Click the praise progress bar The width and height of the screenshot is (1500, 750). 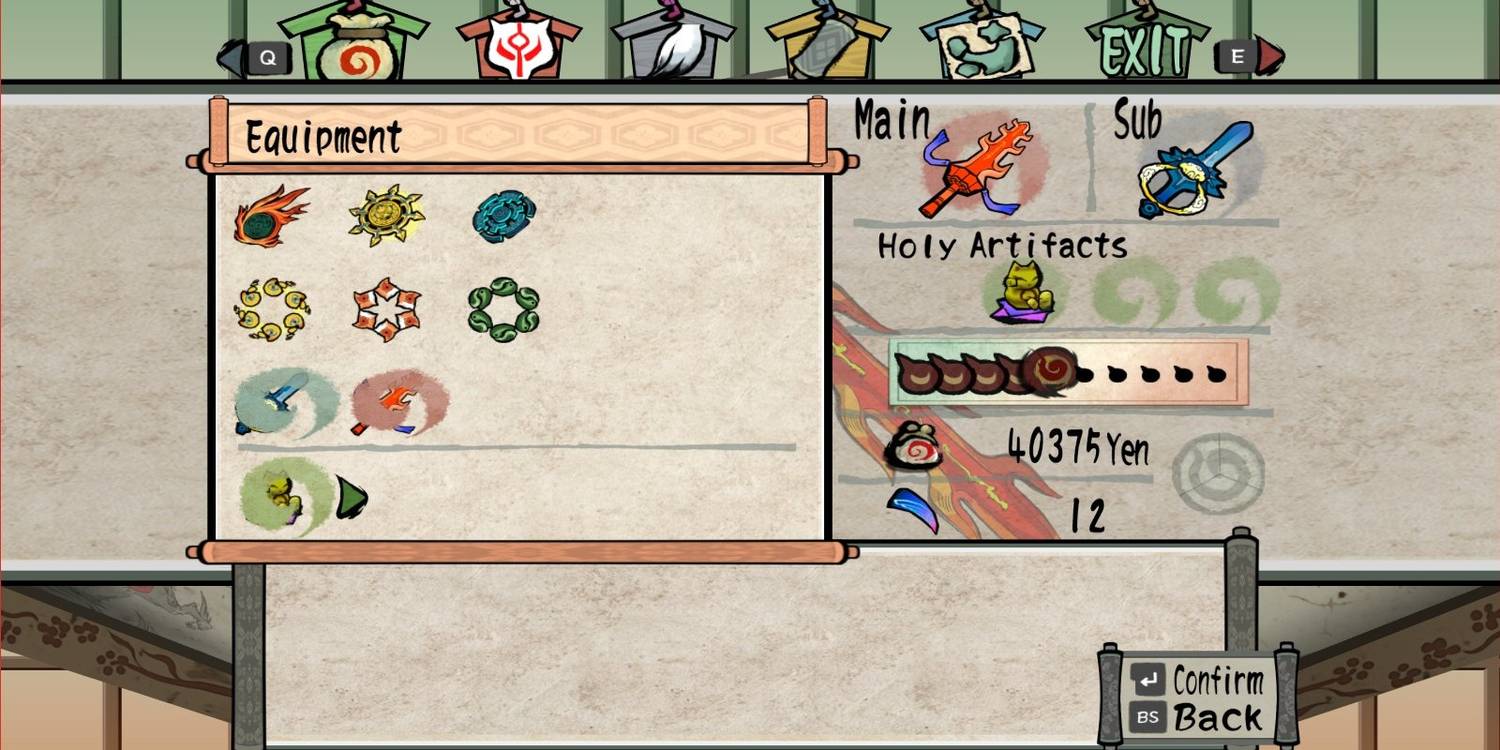point(1070,375)
